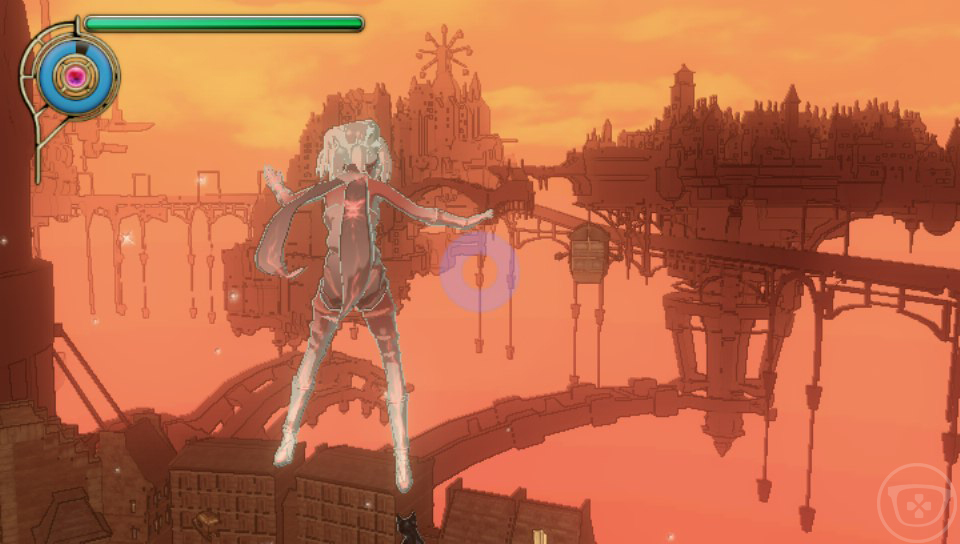The image size is (960, 544).
Task: Click the gamepad watermark logo
Action: (915, 504)
